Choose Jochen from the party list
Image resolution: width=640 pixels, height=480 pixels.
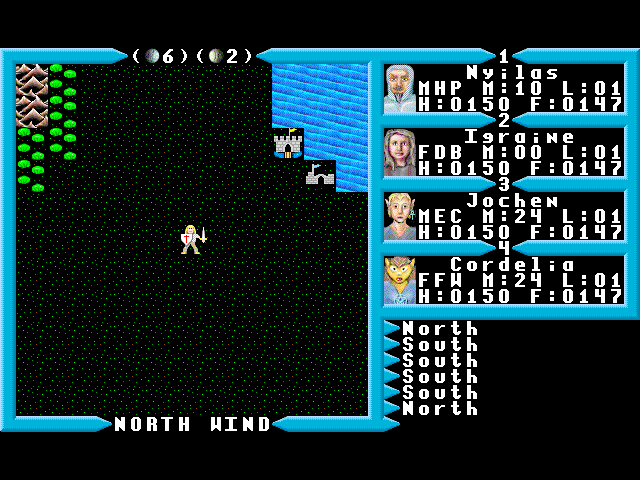pyautogui.click(x=504, y=216)
